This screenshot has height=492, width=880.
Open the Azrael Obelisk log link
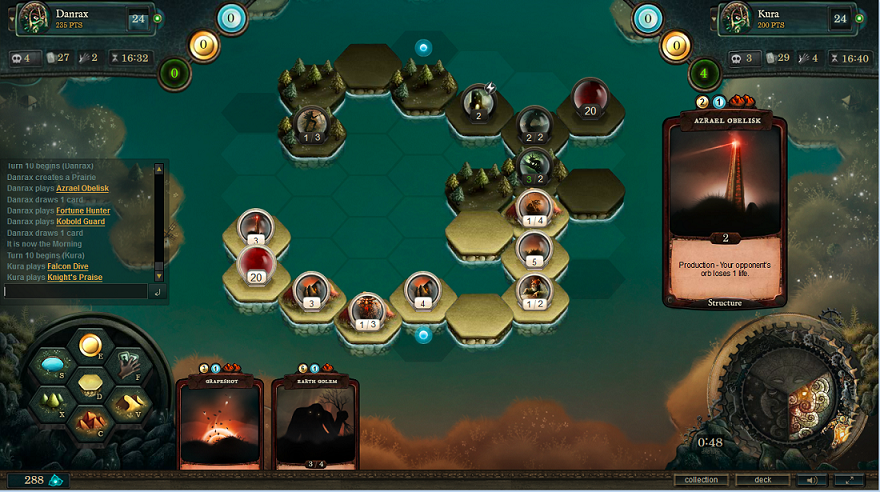82,188
